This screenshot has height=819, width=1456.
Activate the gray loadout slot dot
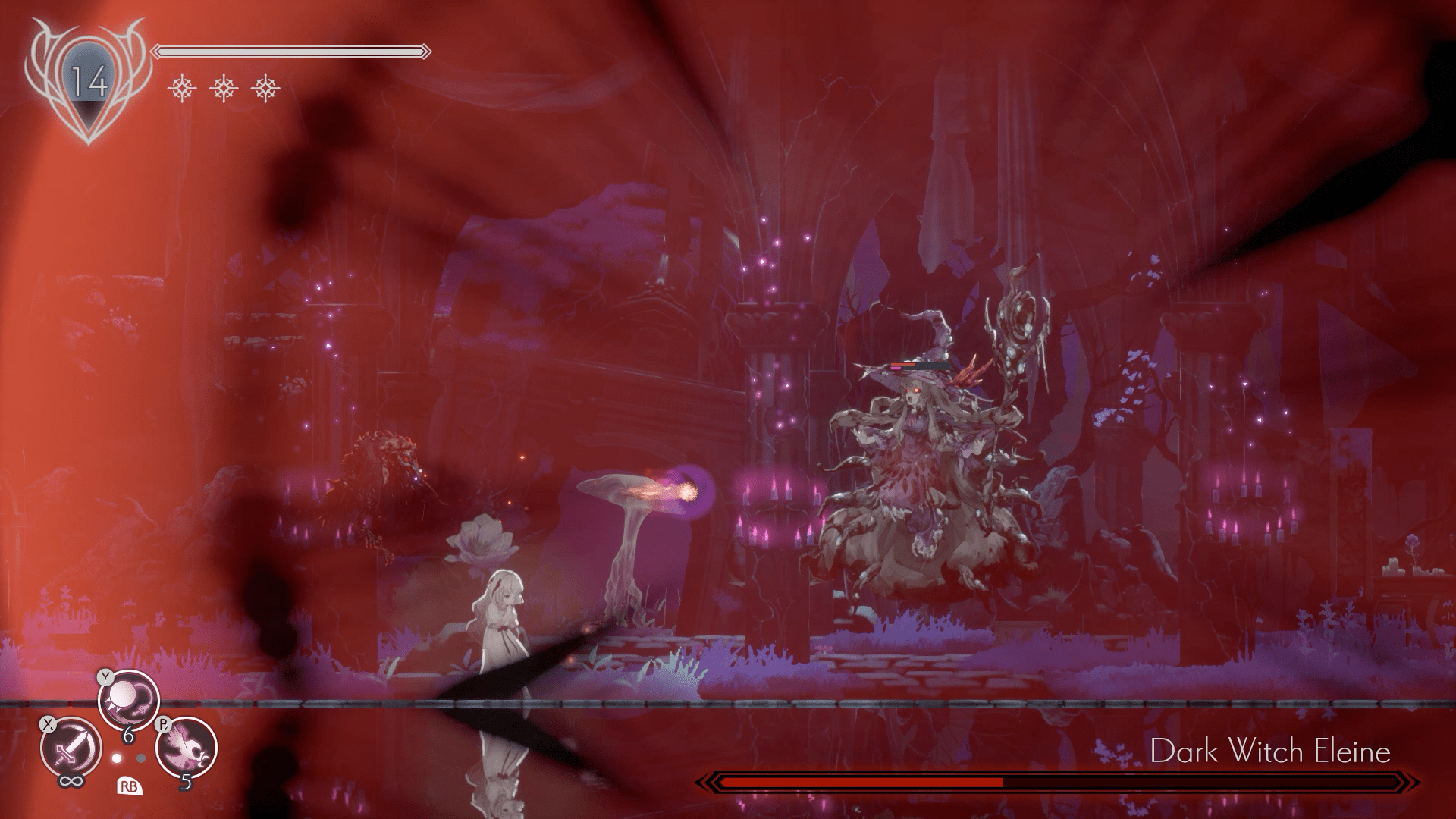[140, 758]
